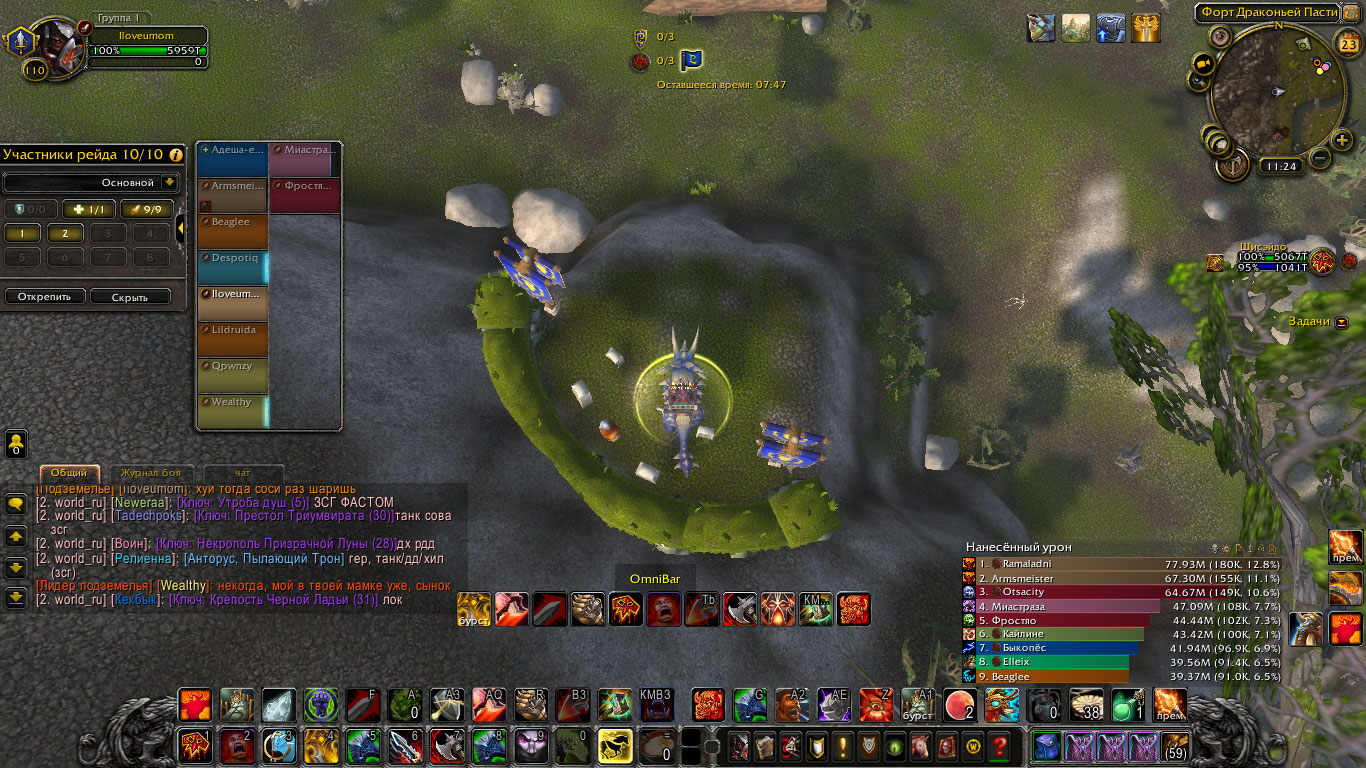1366x768 pixels.
Task: Switch to the Журнал боя chat tab
Action: click(151, 472)
